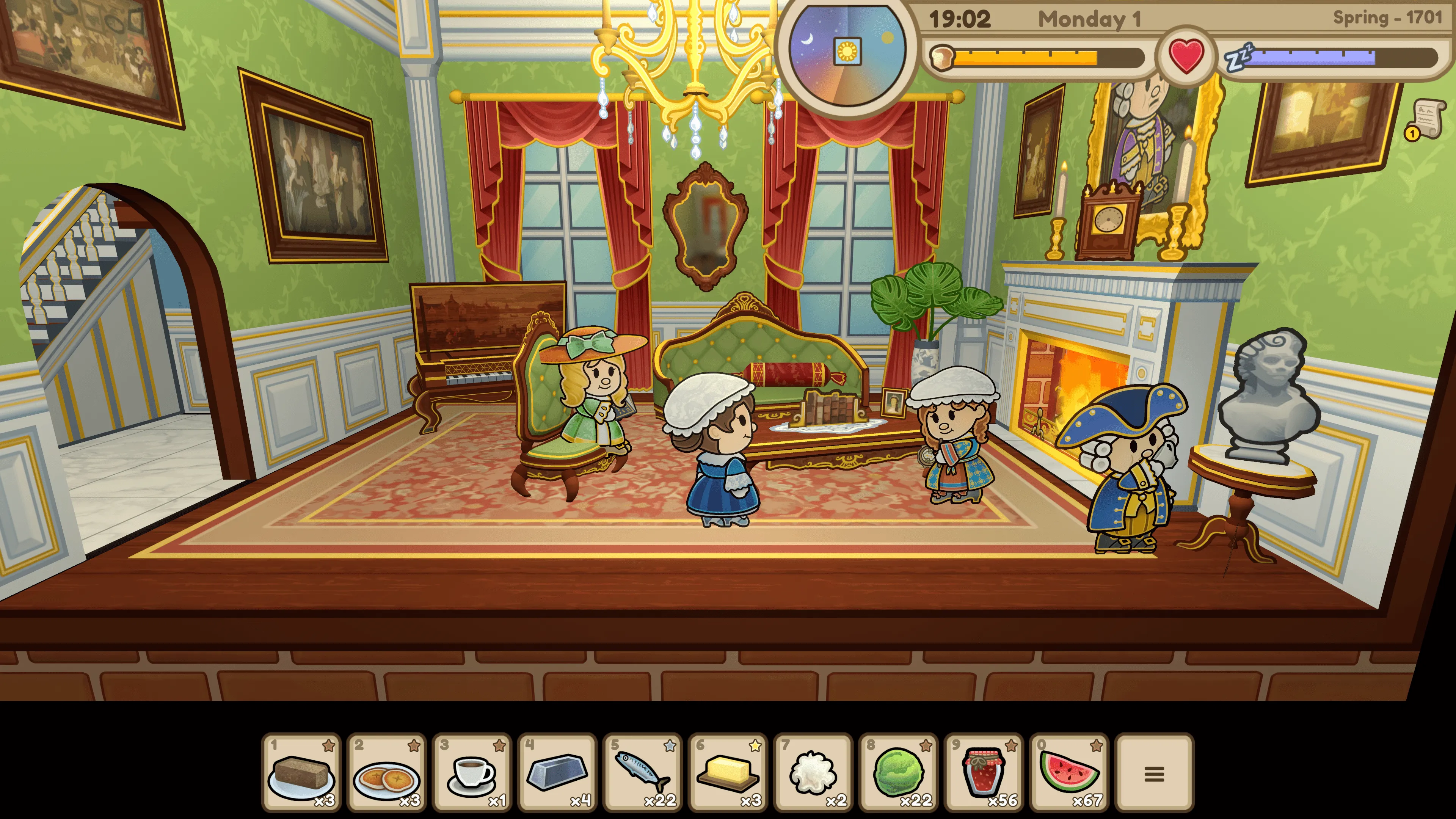
Task: Select the white wool tuft slot
Action: point(813,772)
